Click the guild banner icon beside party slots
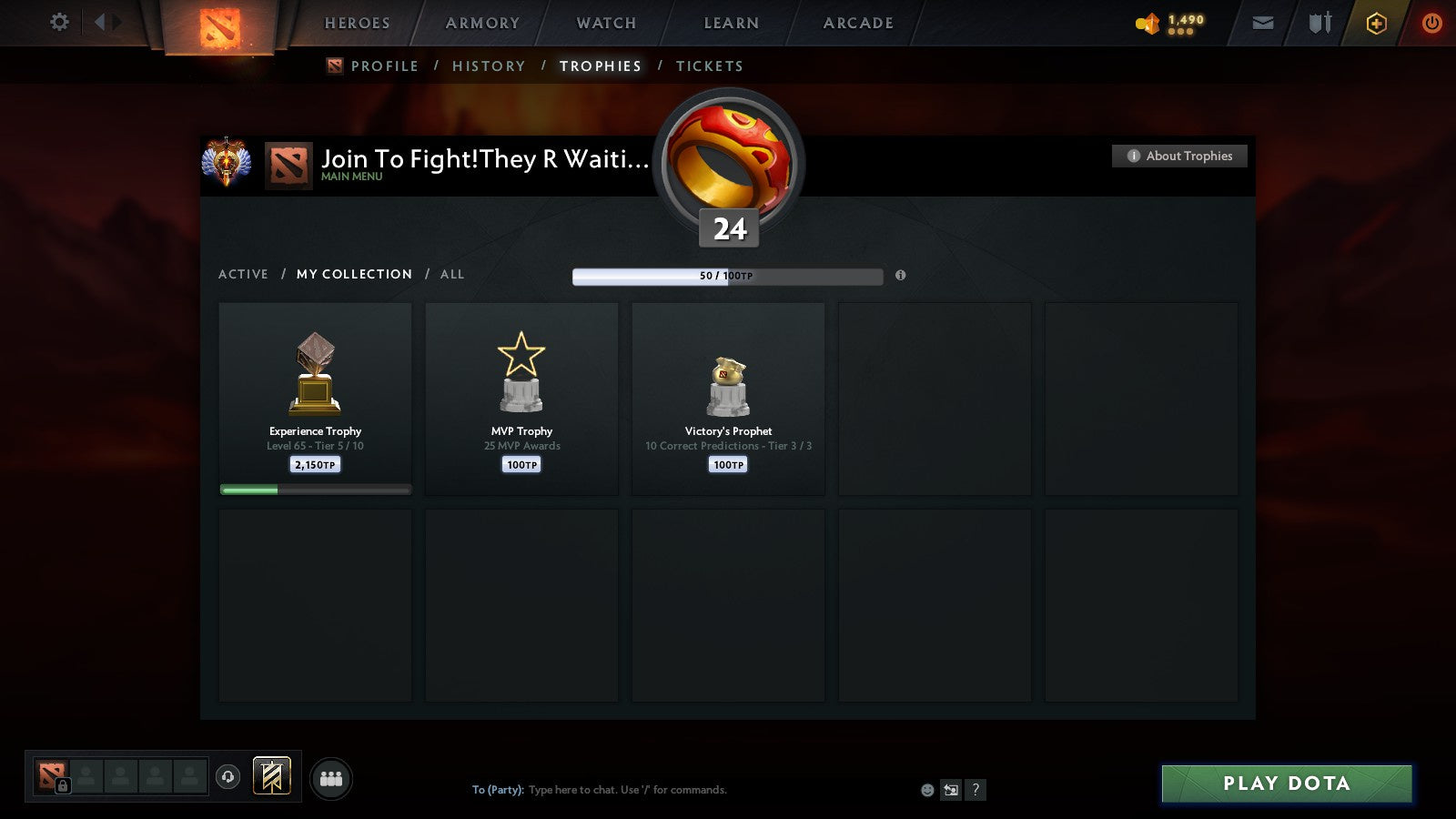 (x=270, y=774)
